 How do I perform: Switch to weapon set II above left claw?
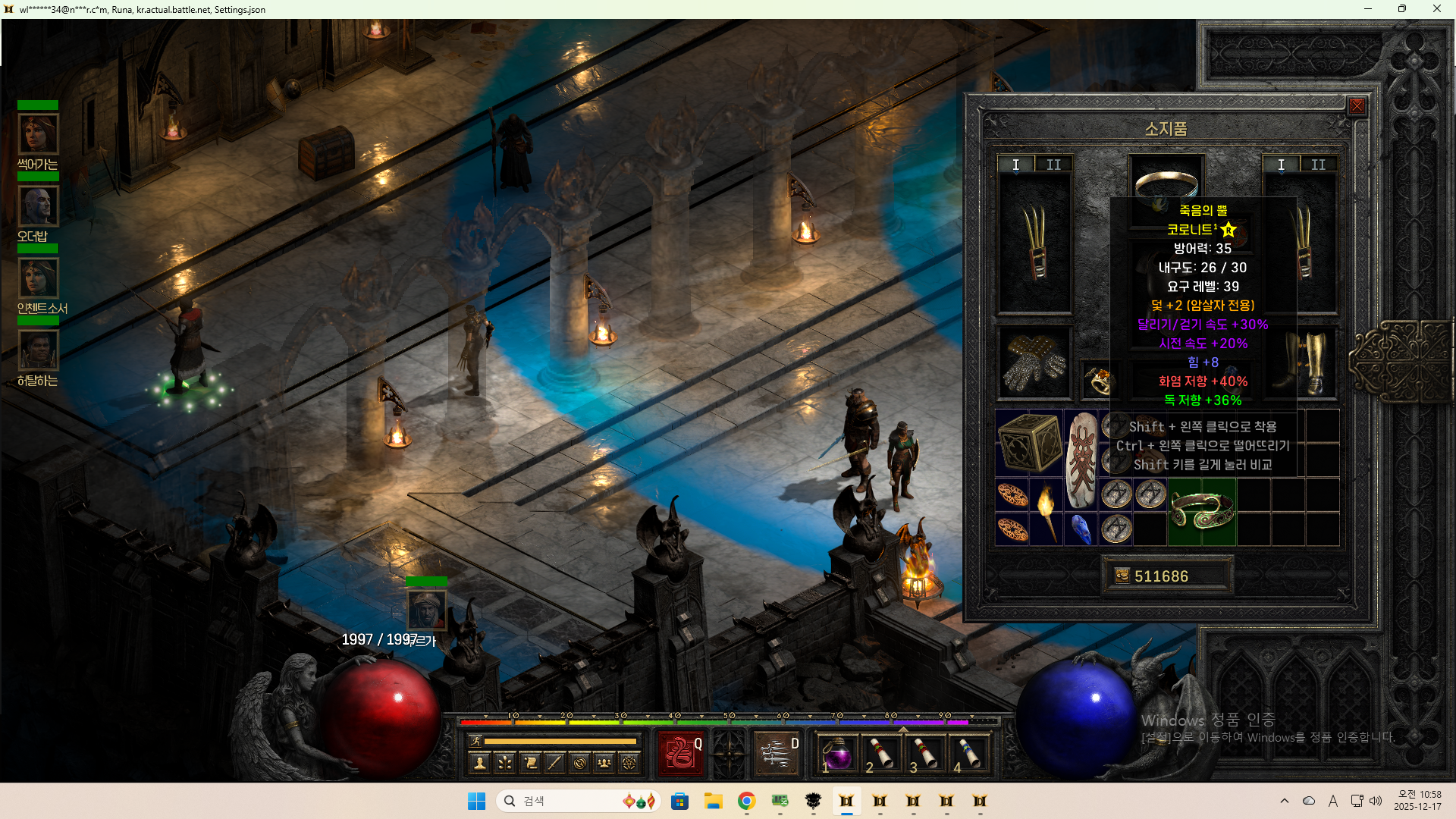(1053, 165)
